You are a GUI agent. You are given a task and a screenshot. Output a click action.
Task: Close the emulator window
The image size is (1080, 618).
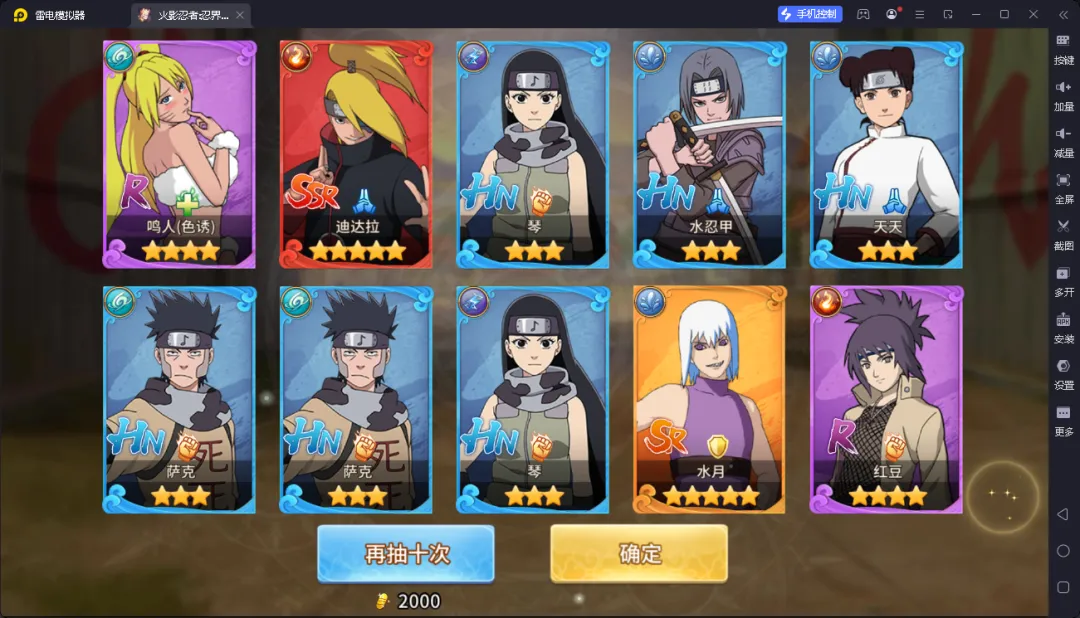pos(1033,14)
